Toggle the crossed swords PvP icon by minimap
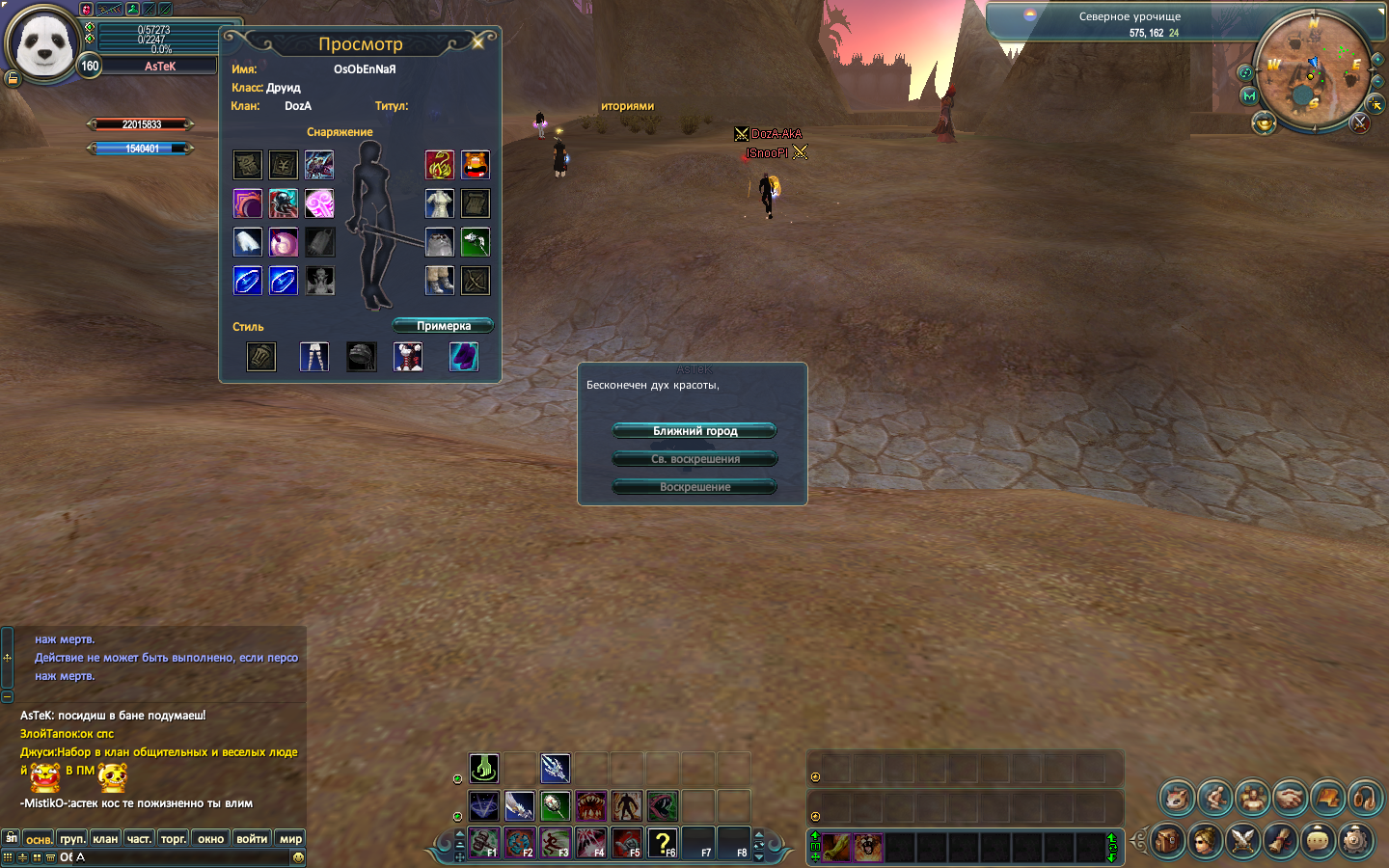 [x=1359, y=122]
